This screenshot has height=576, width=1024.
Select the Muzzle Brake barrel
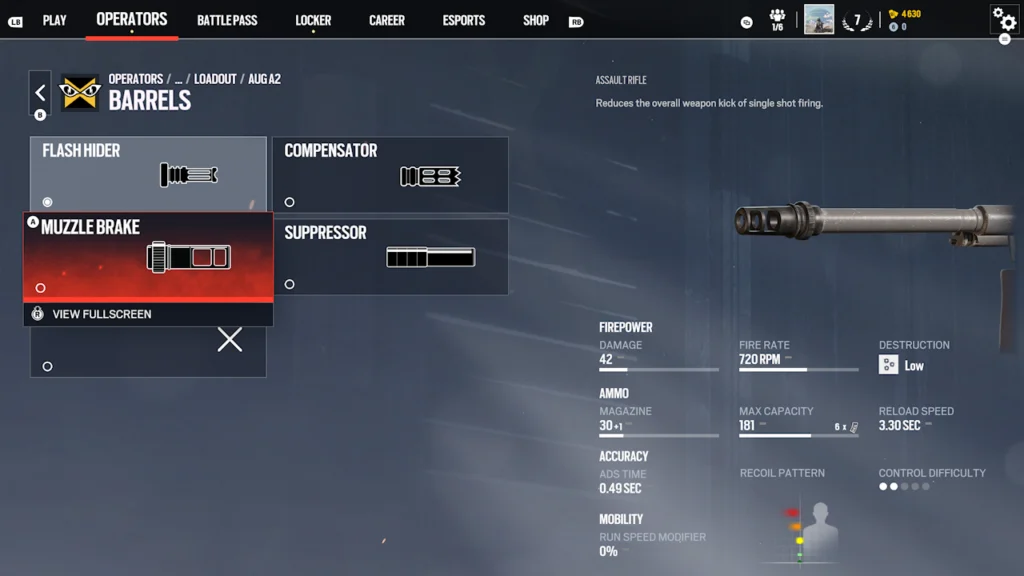[x=148, y=255]
